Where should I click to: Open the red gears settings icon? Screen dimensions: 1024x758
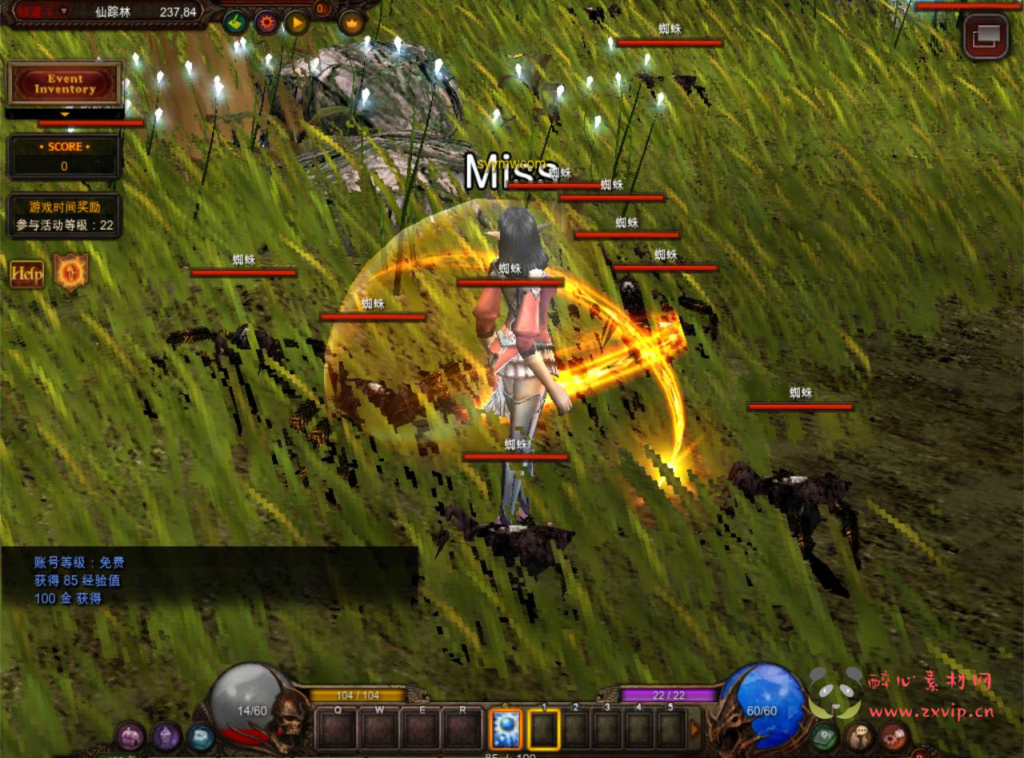point(894,737)
